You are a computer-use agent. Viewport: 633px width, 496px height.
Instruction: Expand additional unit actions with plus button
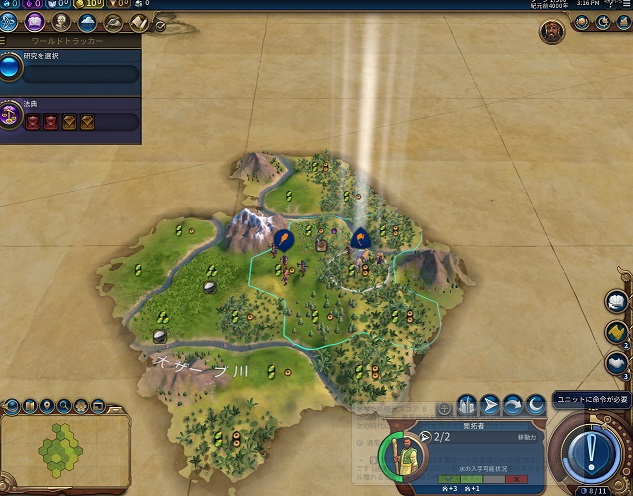tap(445, 409)
